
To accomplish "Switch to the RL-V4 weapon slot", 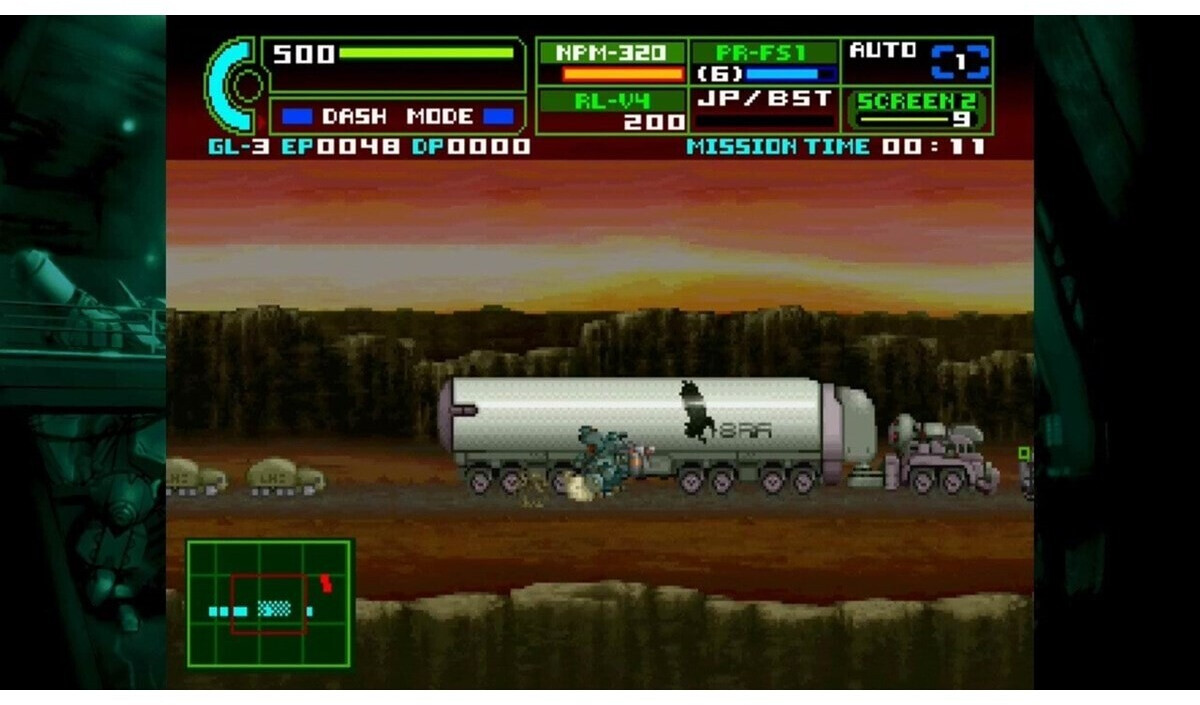I will point(612,110).
